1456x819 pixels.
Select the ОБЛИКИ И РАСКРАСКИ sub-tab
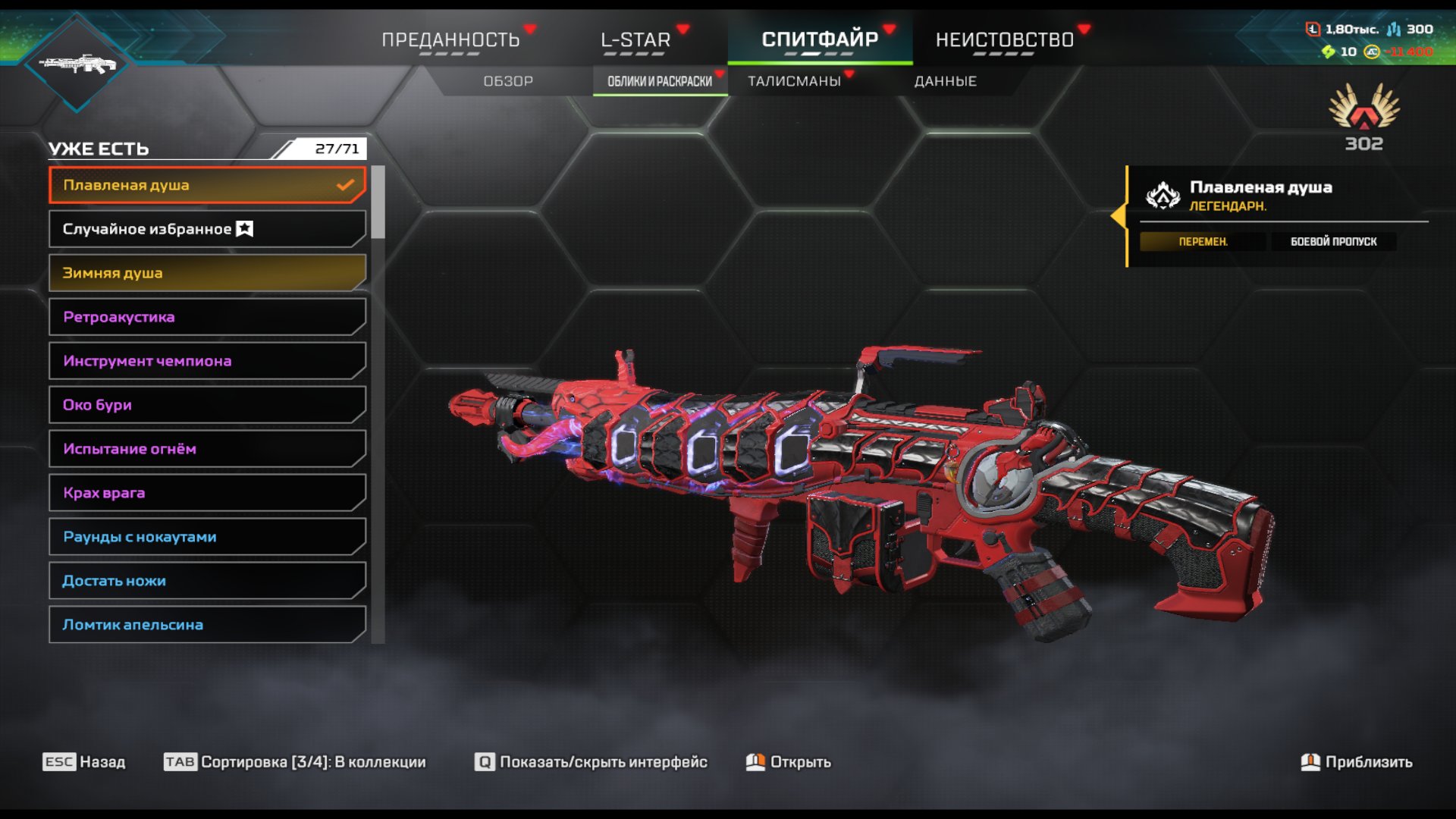660,81
